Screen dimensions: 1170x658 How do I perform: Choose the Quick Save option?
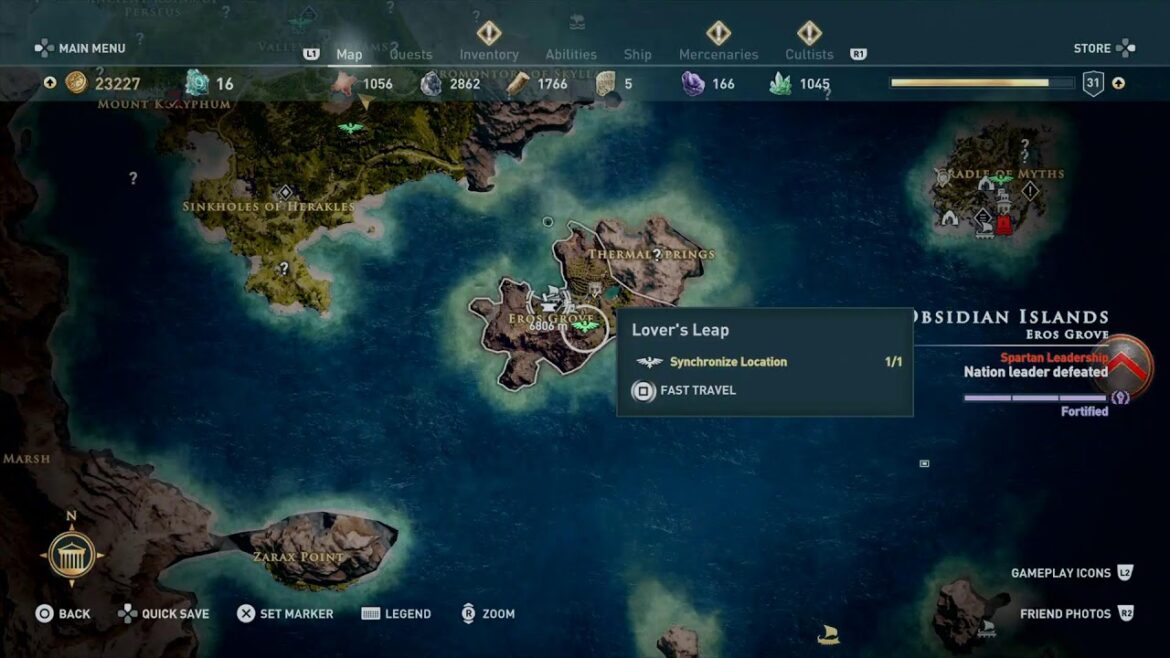click(166, 614)
